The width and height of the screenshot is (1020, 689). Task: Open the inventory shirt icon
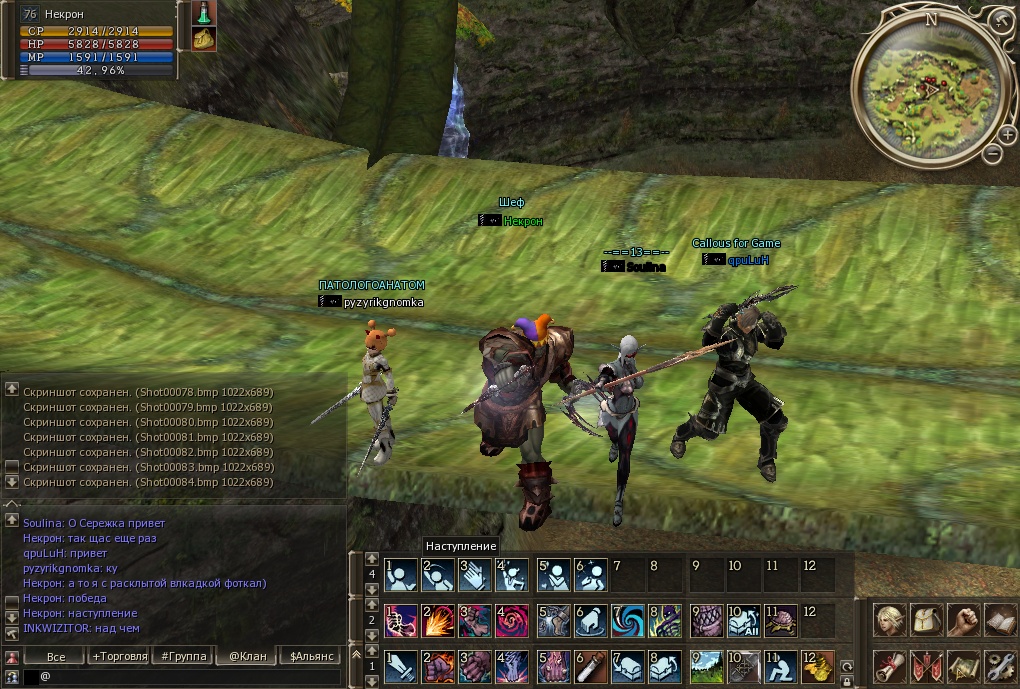click(926, 620)
